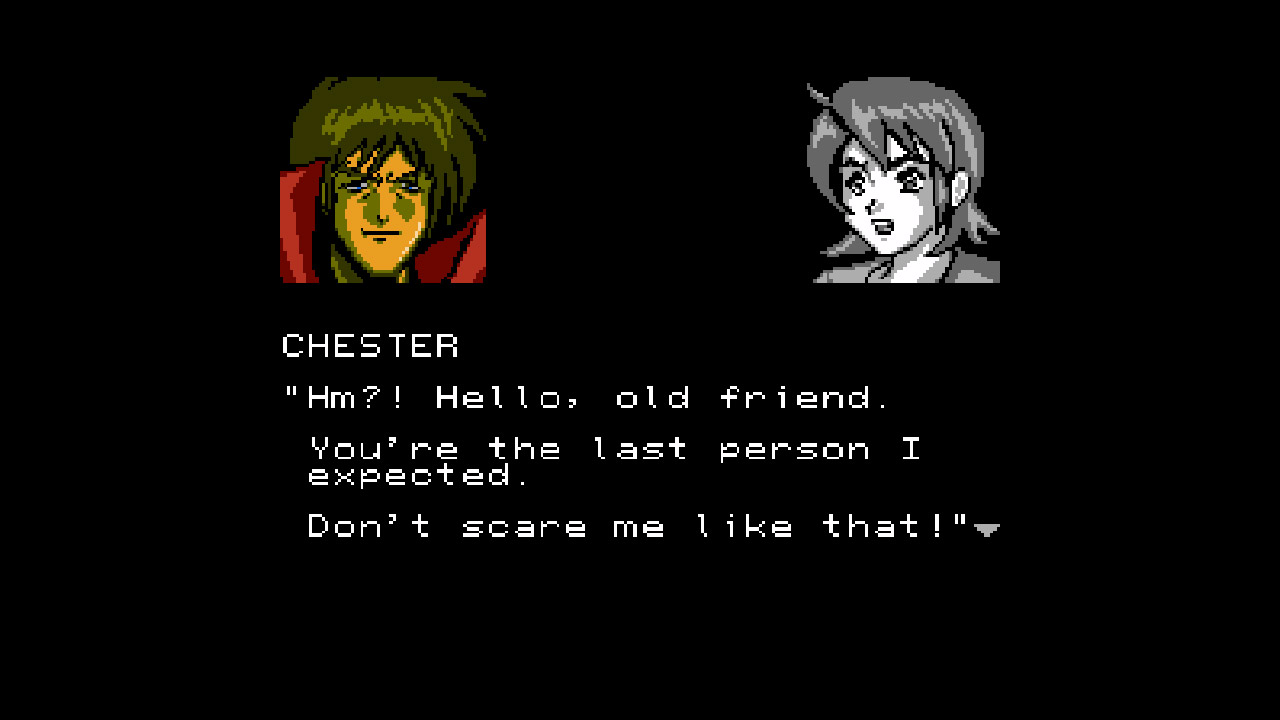Click the exclamation mark after 'Hm?'

397,396
